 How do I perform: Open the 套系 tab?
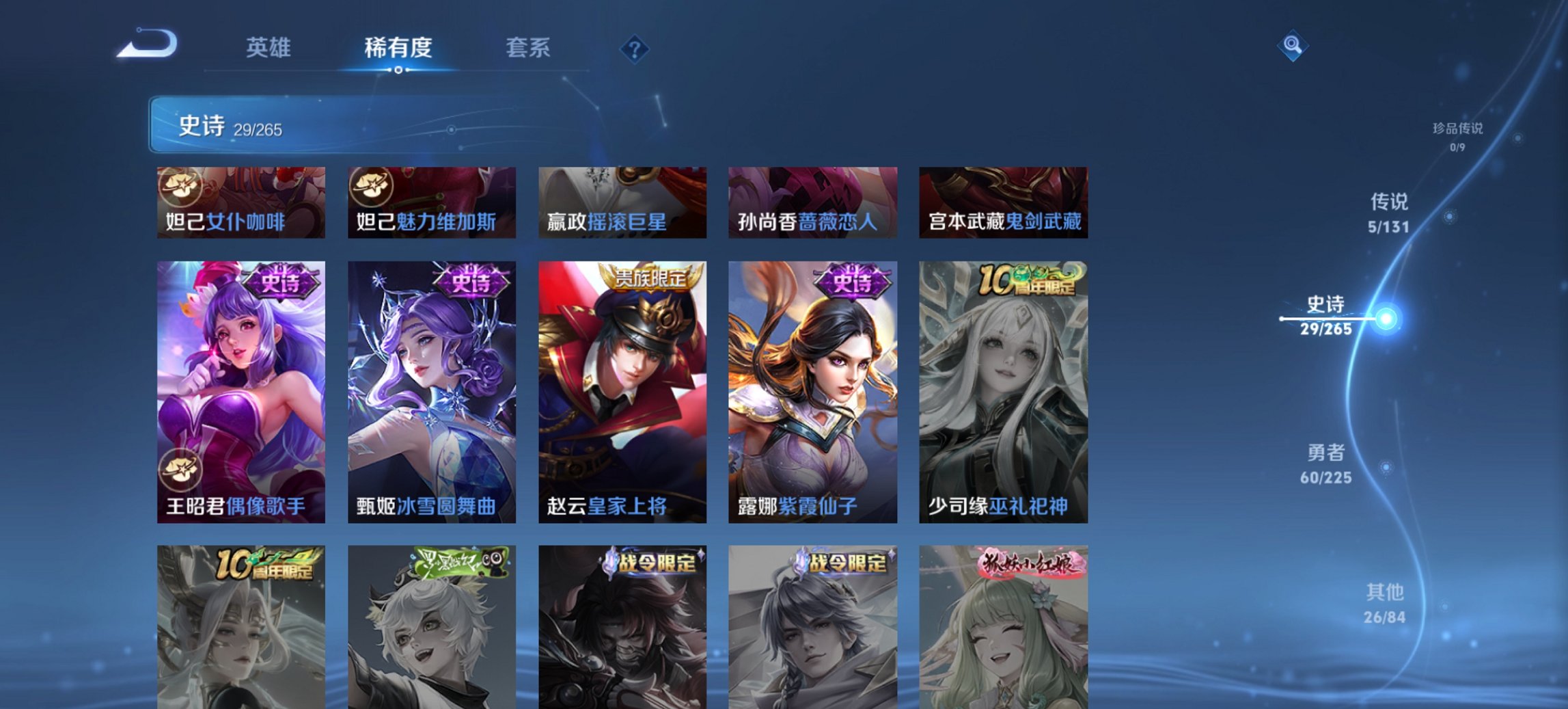click(527, 48)
